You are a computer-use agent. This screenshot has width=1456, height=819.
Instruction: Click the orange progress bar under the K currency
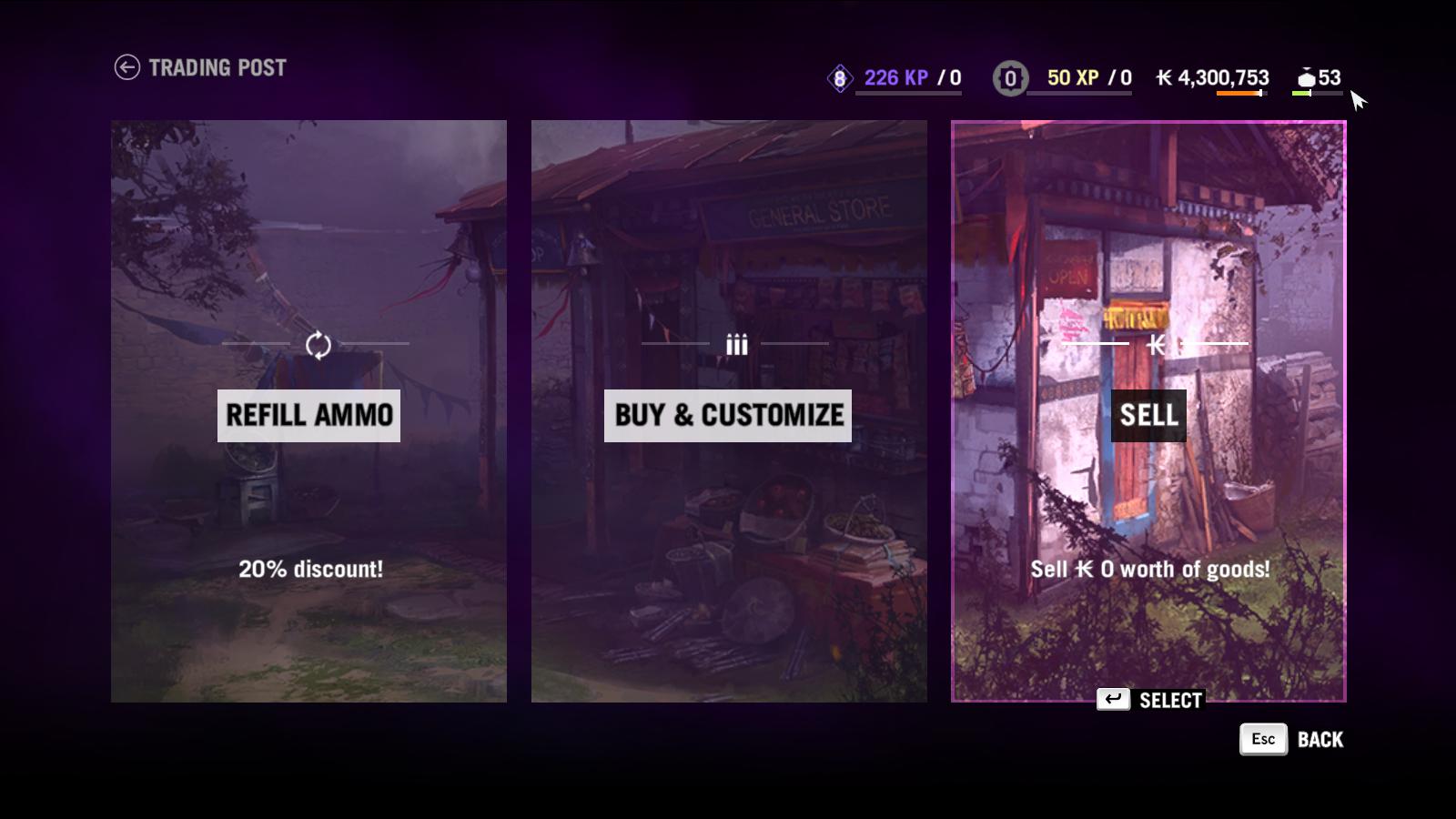(1238, 93)
